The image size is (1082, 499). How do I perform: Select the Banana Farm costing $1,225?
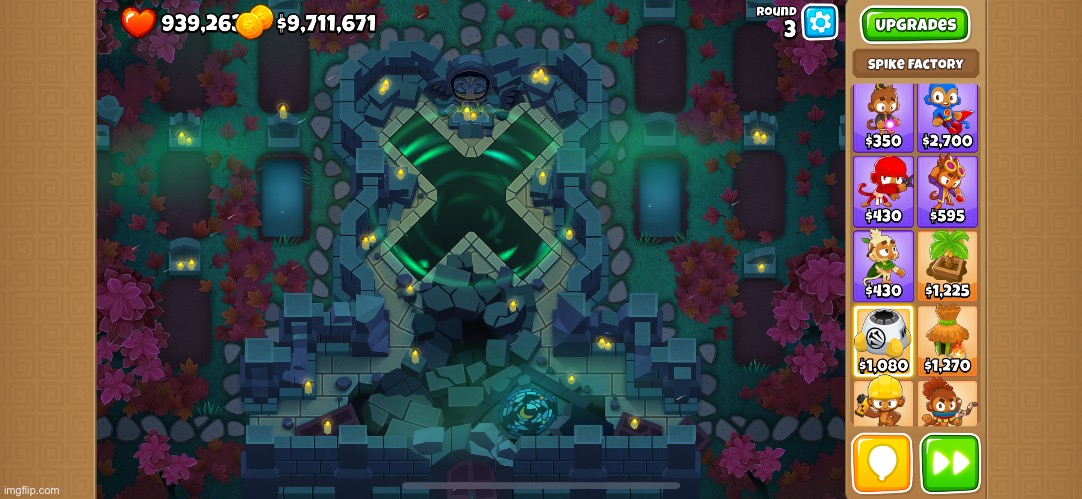[x=947, y=265]
